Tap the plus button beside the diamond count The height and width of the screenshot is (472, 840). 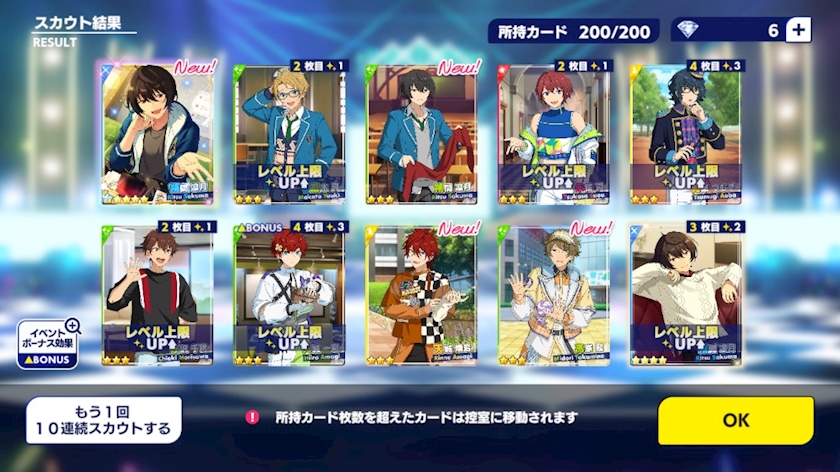797,30
